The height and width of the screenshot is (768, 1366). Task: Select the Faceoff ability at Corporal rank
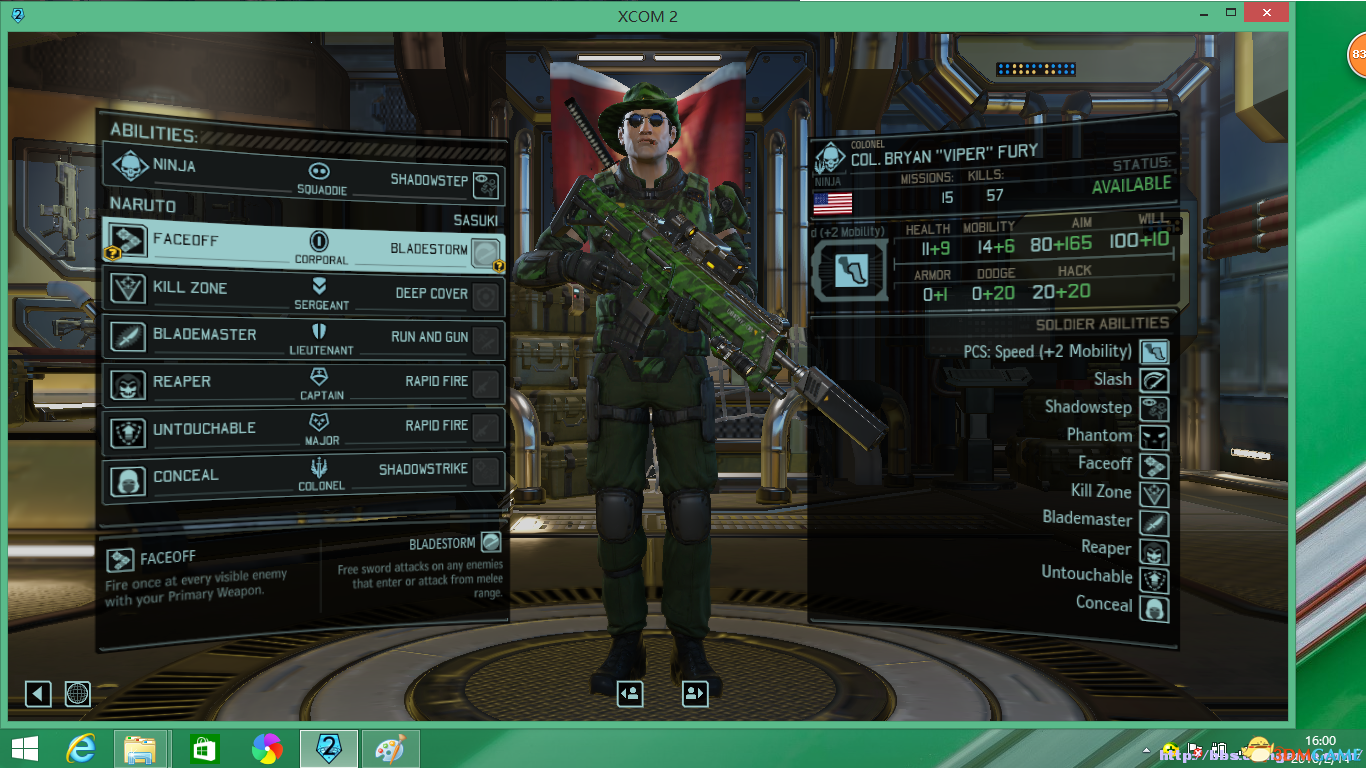coord(185,241)
